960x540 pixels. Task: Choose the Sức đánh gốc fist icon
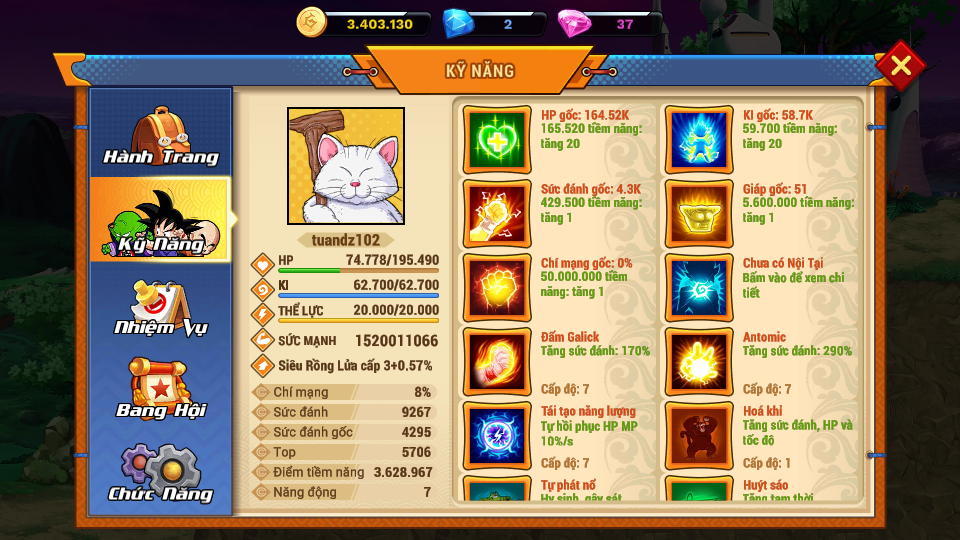tap(497, 213)
